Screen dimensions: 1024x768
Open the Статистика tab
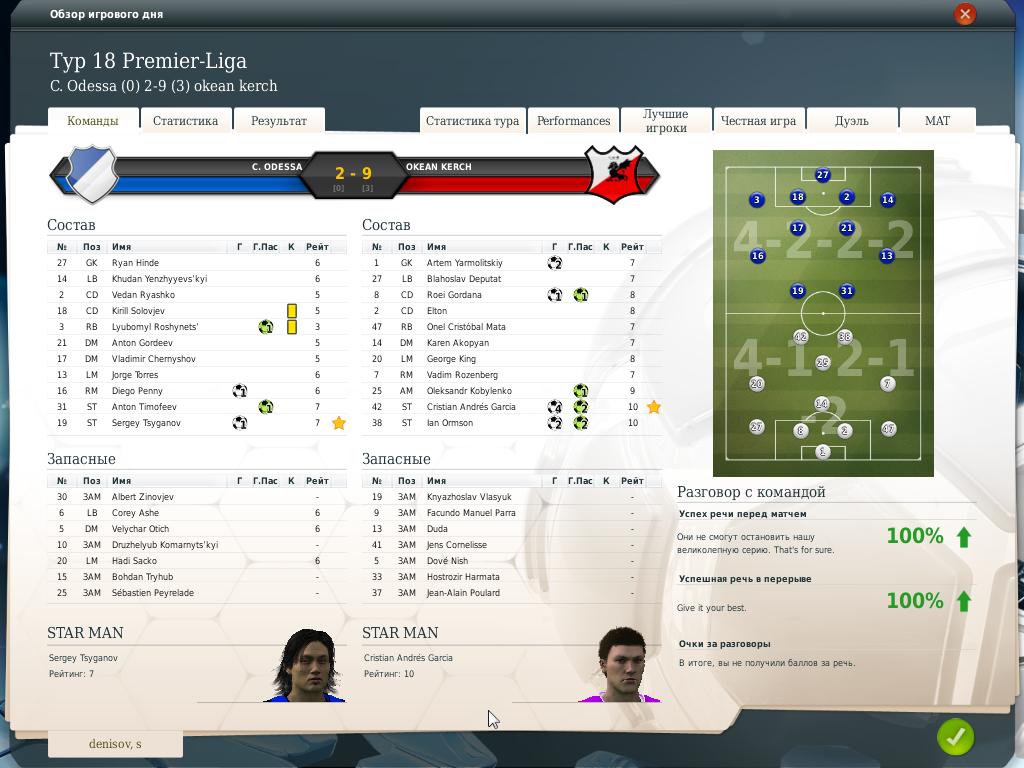tap(185, 121)
